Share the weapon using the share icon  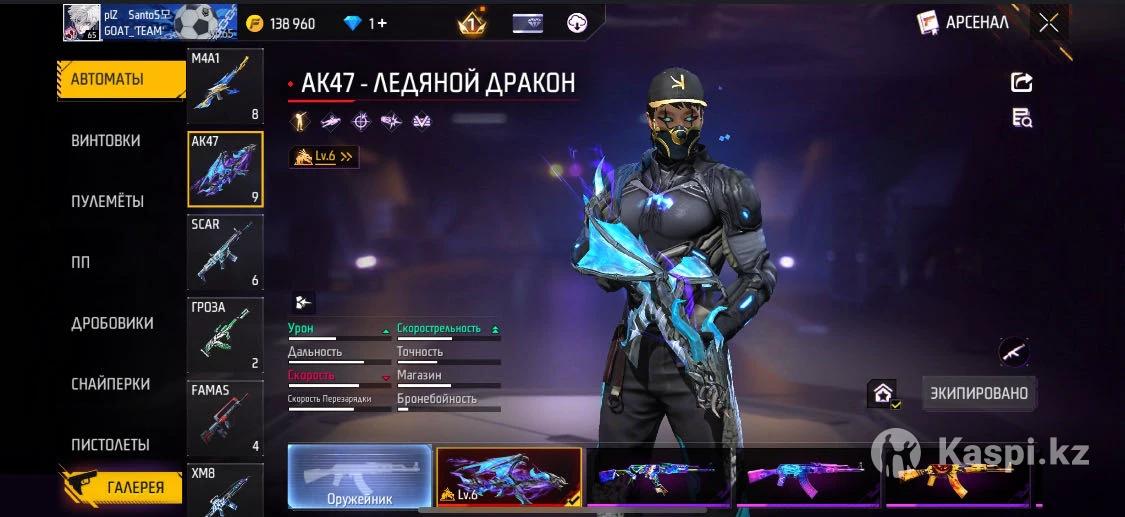point(1021,82)
